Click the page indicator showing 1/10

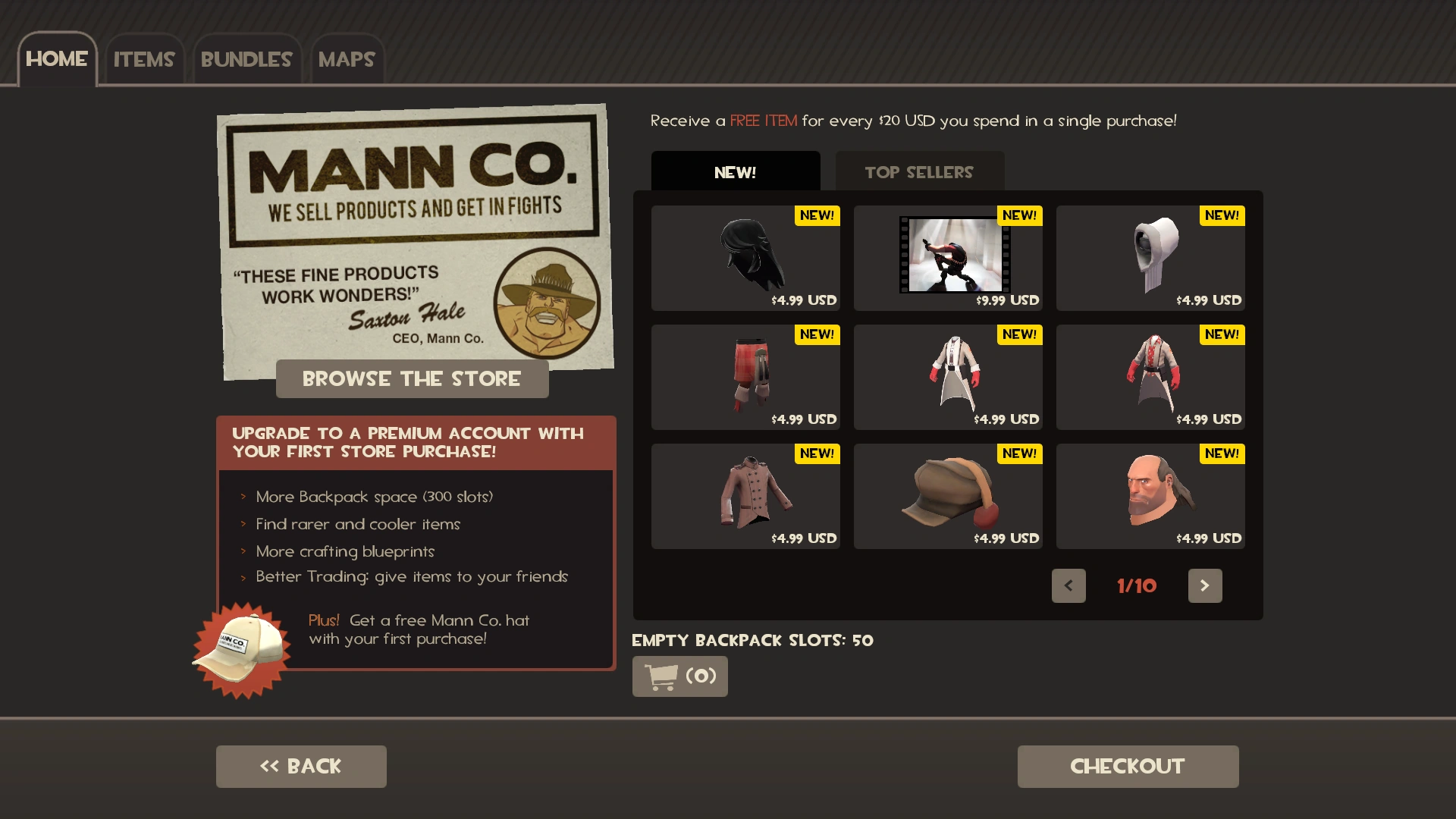(1136, 585)
